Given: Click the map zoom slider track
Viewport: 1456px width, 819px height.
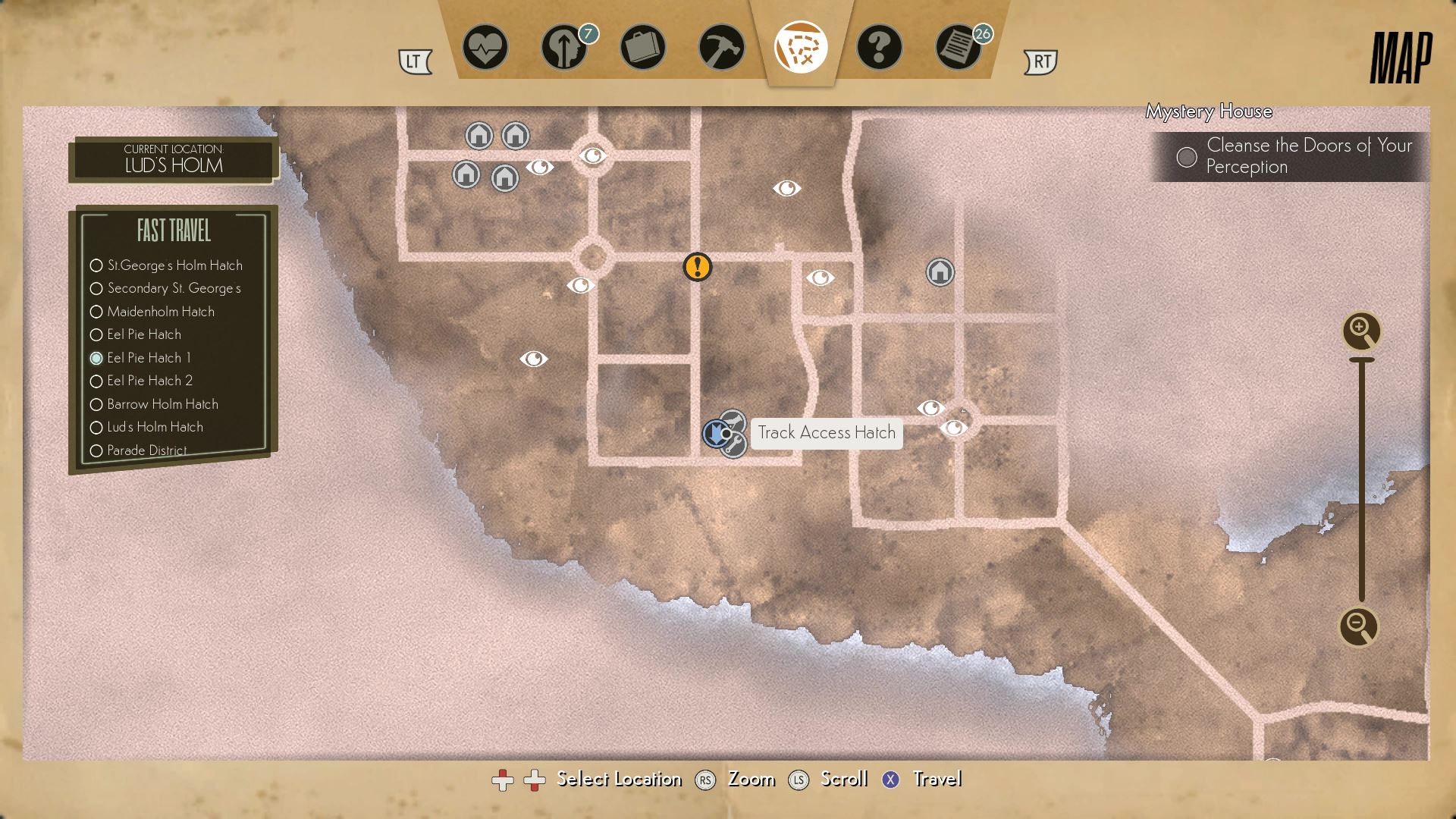Looking at the screenshot, I should (1362, 478).
